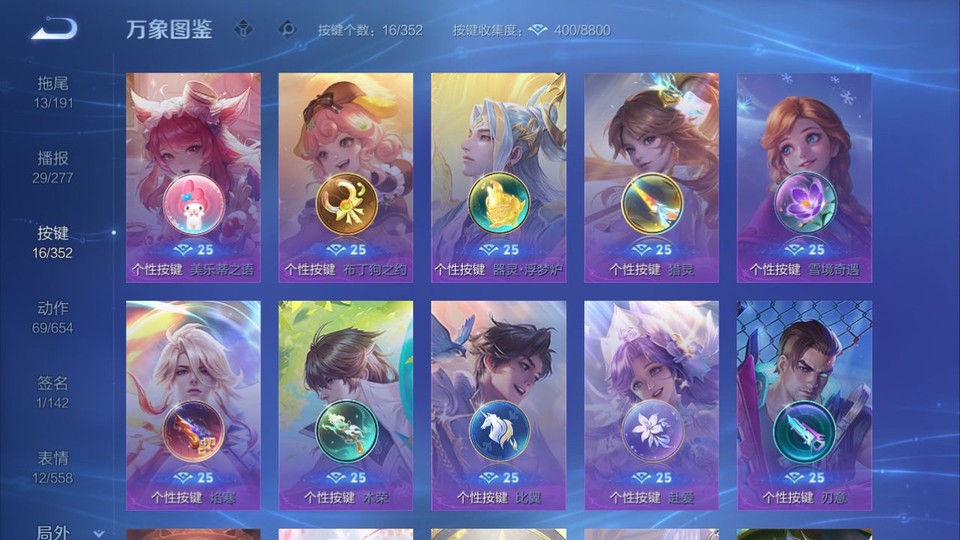Viewport: 960px width, 540px height.
Task: Select the 刃意 button skin card
Action: click(x=804, y=405)
